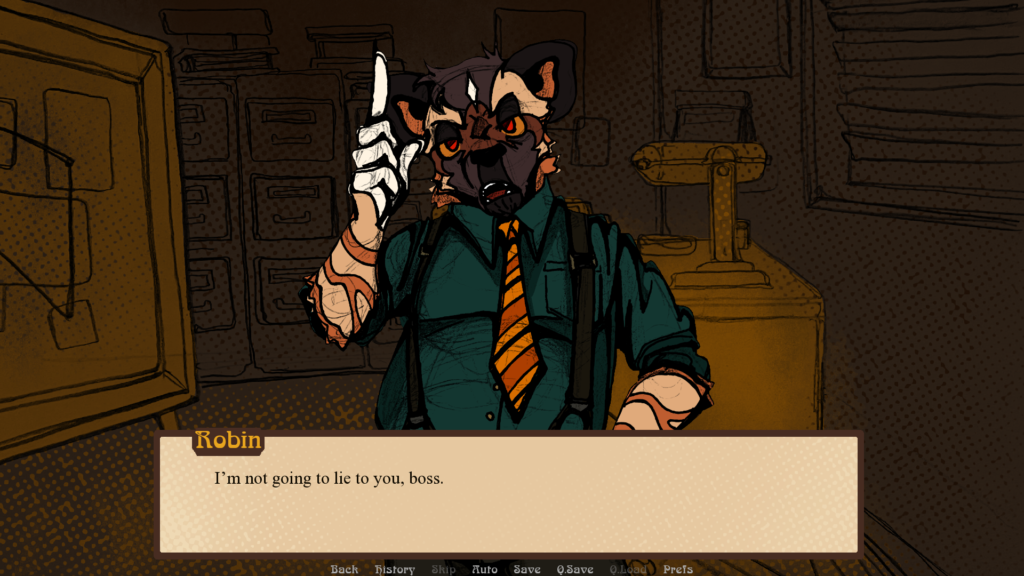1024x576 pixels.
Task: Quick save with Q.Save
Action: tap(576, 569)
